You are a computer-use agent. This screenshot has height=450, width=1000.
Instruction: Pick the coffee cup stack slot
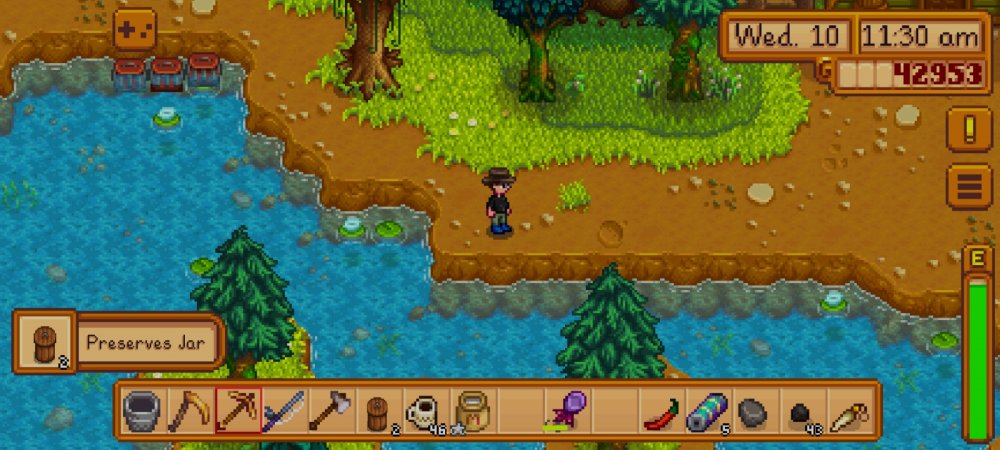424,410
